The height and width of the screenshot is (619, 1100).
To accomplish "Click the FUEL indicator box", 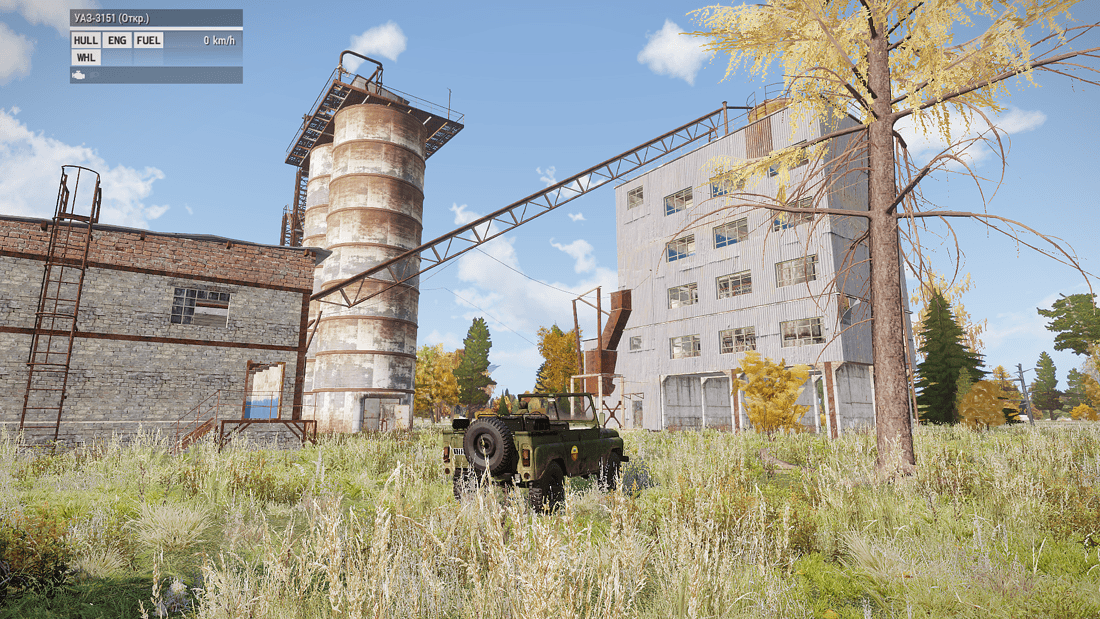I will pos(148,40).
